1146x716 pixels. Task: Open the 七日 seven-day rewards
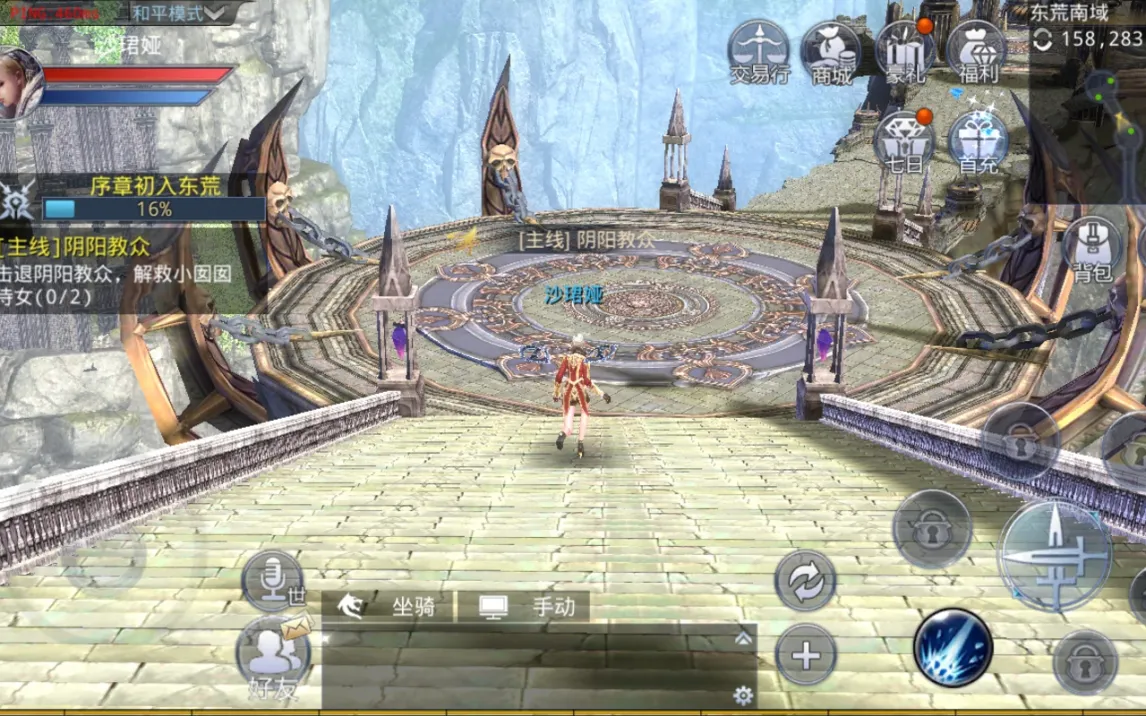[x=905, y=142]
